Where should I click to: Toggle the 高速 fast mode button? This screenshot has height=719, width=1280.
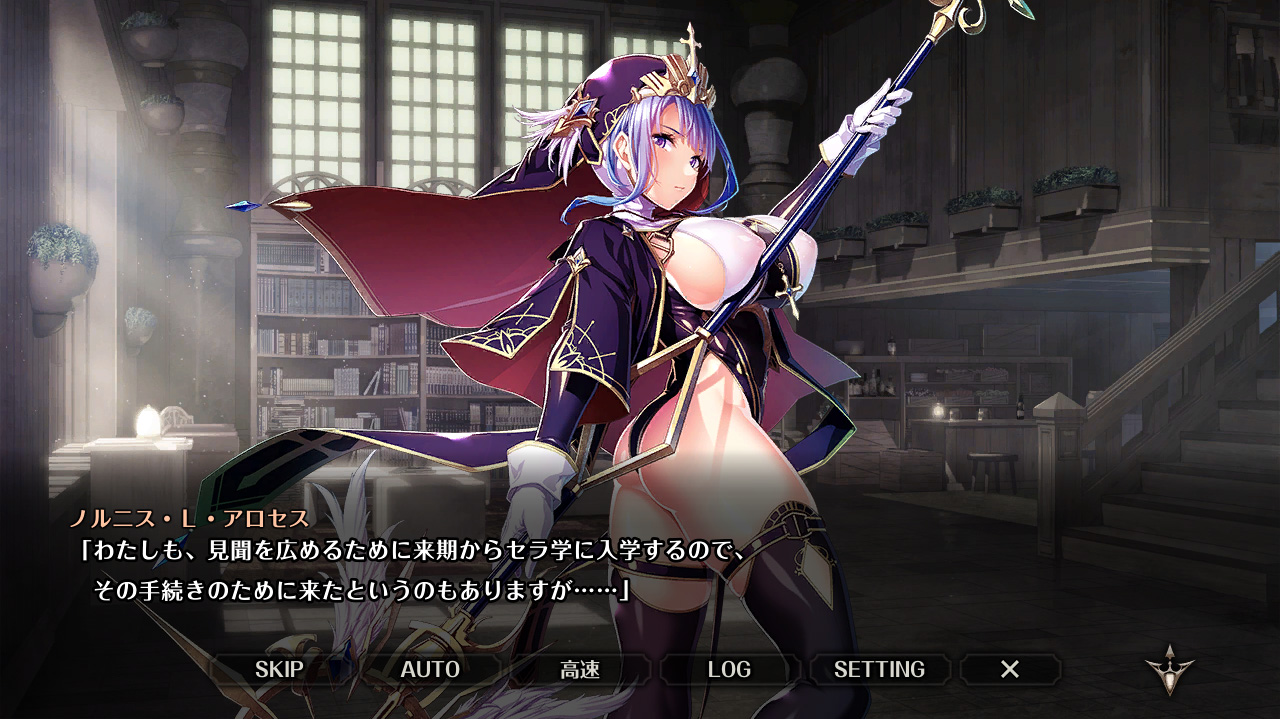pyautogui.click(x=580, y=669)
